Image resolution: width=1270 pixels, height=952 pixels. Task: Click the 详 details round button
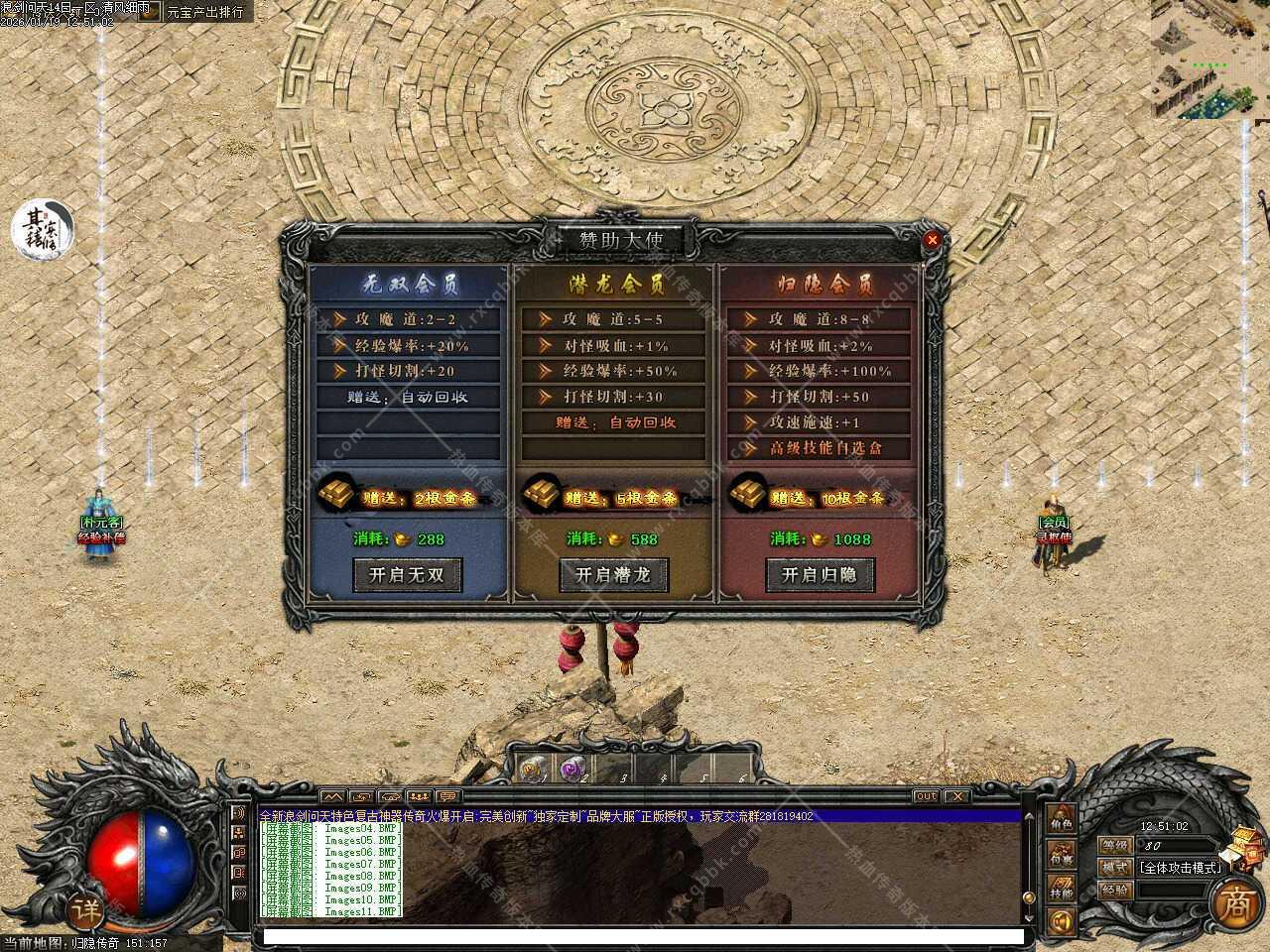point(86,908)
